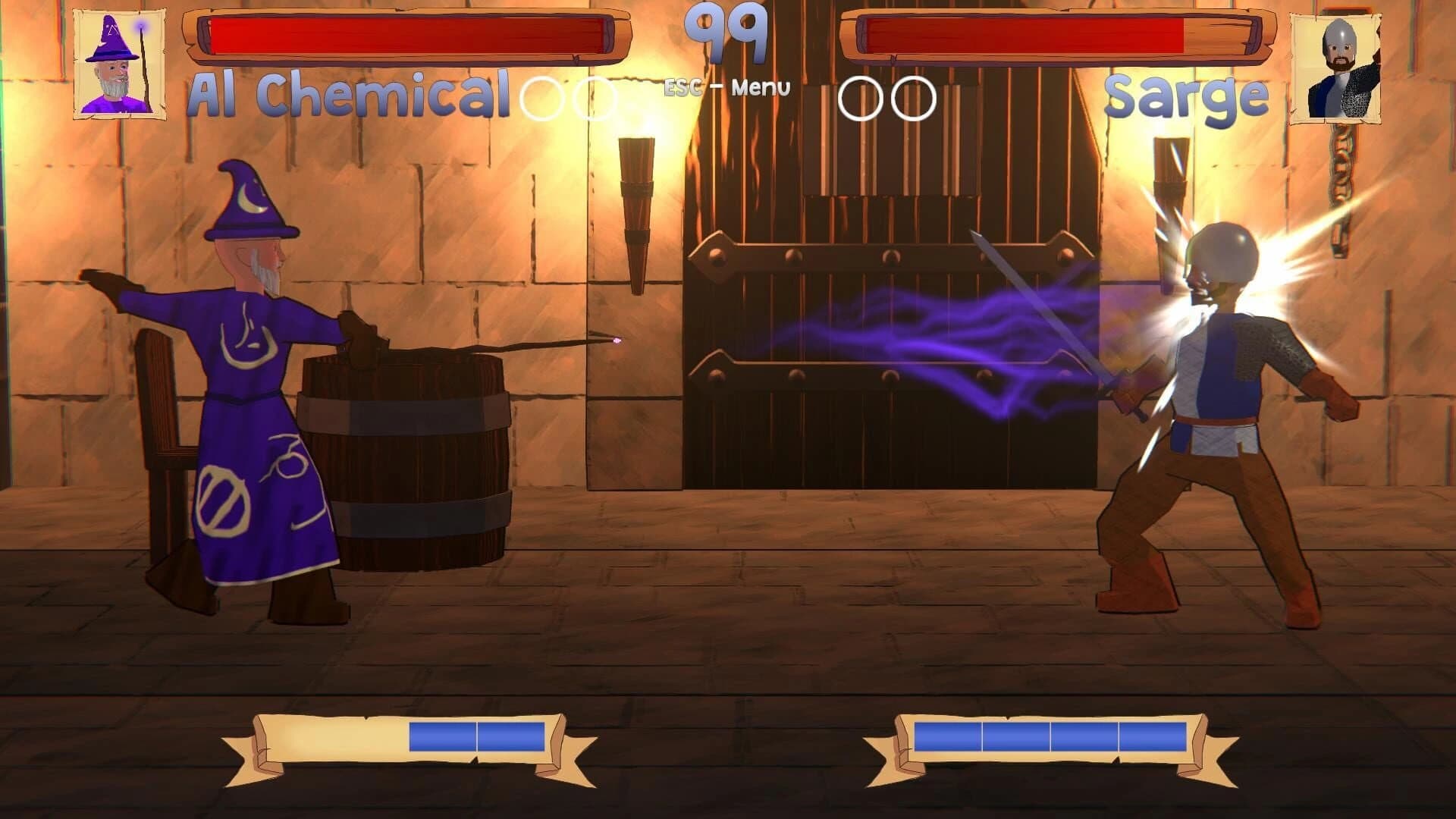Select the knight character swinging a sword
This screenshot has width=1456, height=819.
[x=1228, y=379]
